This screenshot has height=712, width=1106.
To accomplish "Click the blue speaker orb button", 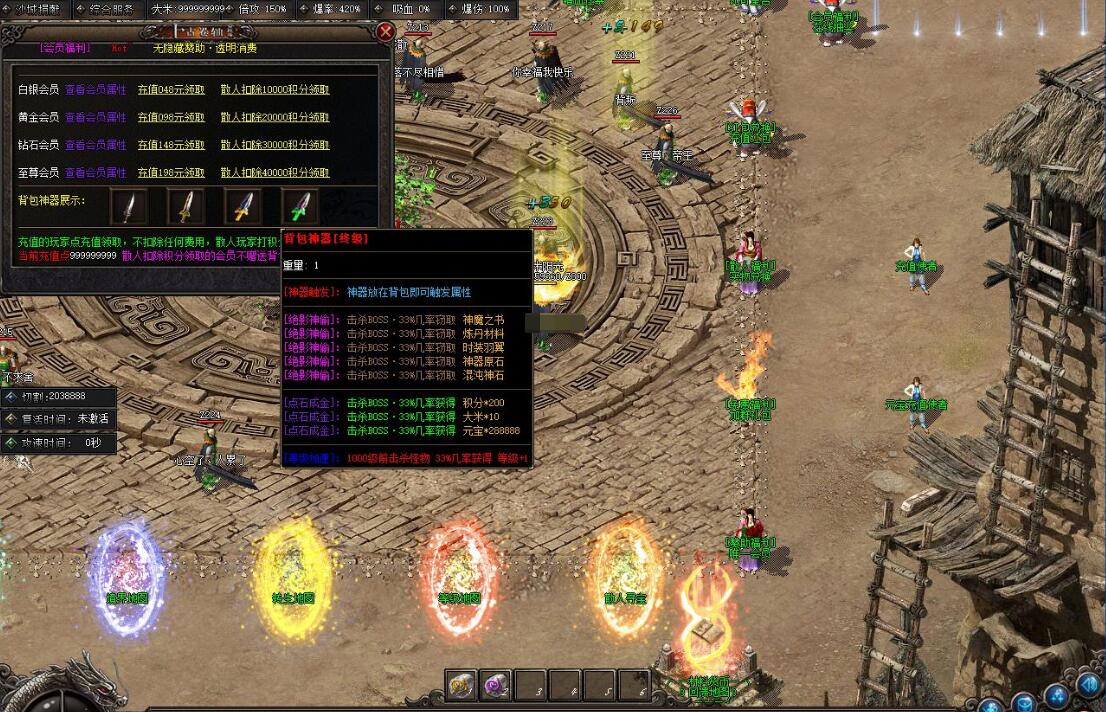I will (x=1088, y=685).
